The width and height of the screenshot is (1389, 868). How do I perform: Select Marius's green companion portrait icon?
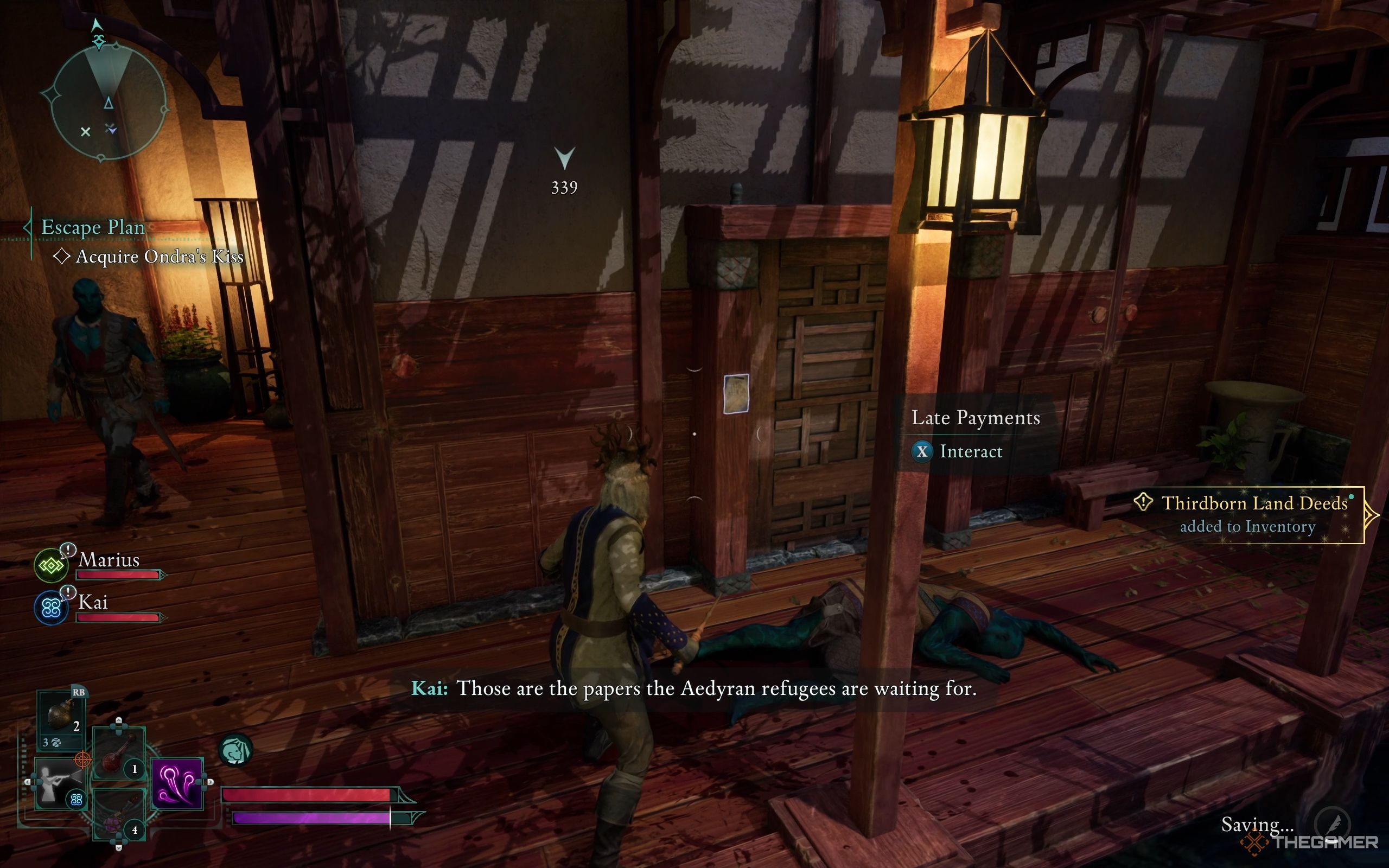51,565
